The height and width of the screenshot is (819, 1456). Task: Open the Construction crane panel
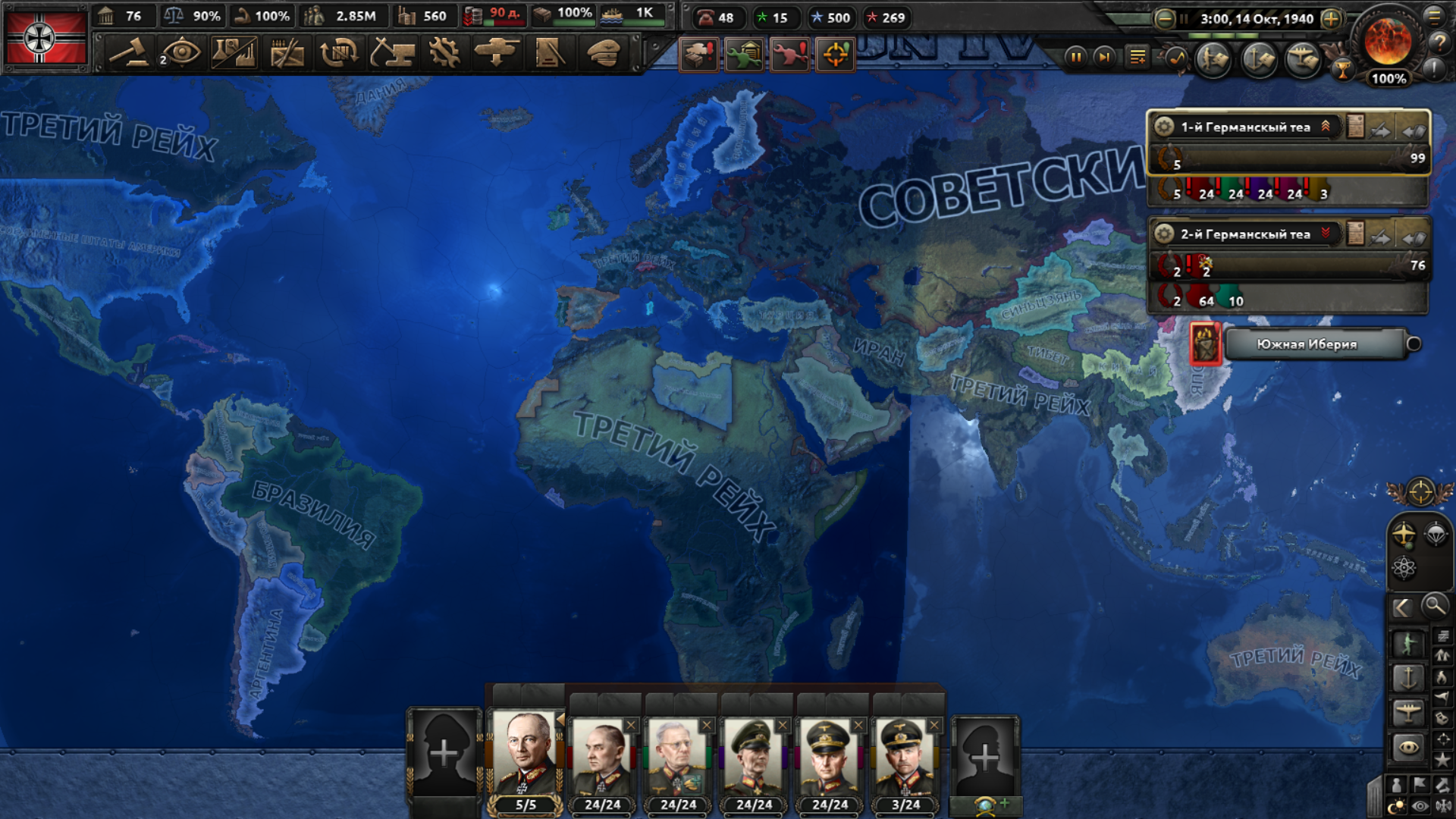392,53
